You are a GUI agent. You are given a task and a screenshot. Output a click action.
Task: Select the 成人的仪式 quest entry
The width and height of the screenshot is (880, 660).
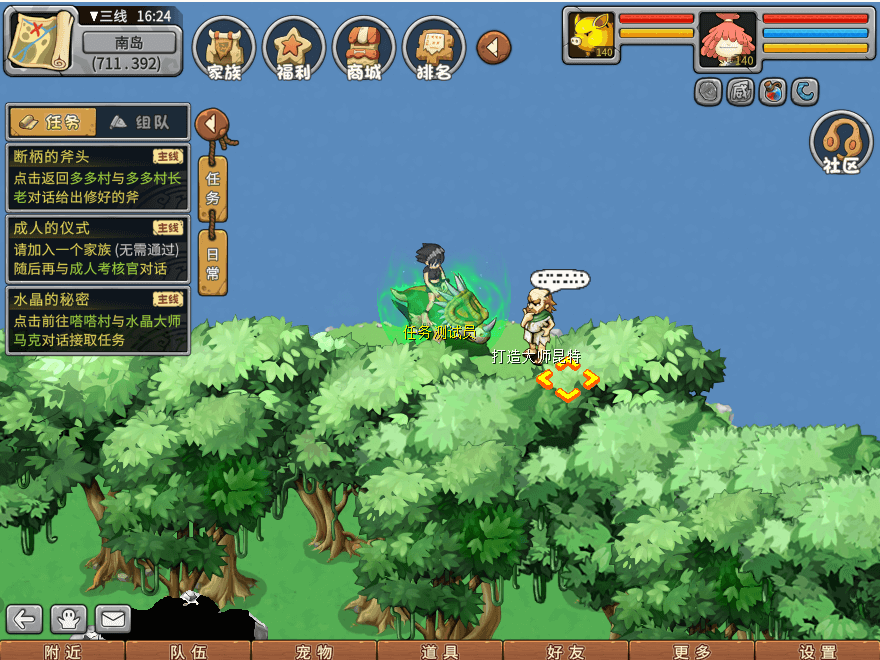tap(97, 248)
